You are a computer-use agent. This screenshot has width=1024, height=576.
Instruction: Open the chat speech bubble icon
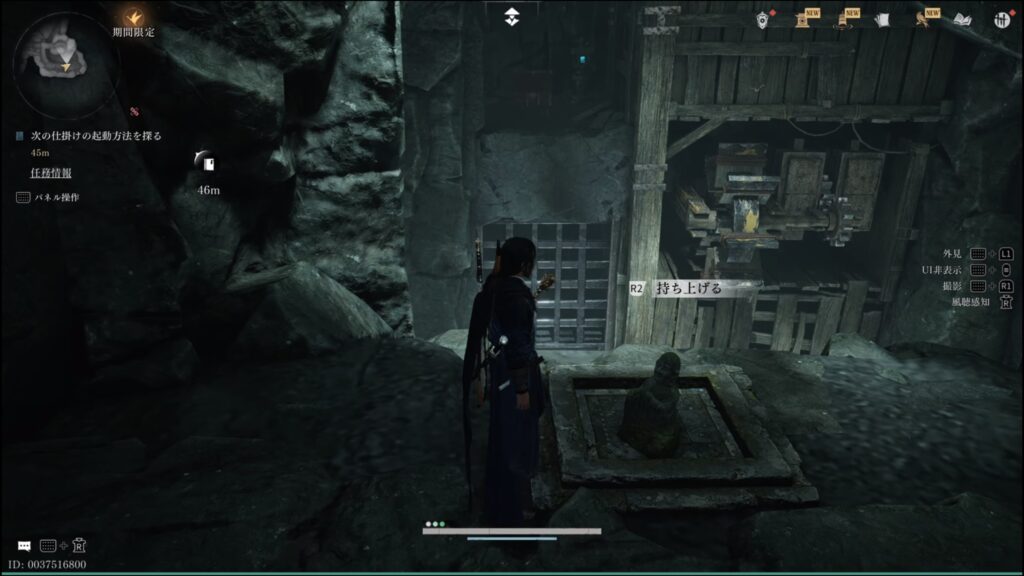(x=24, y=546)
